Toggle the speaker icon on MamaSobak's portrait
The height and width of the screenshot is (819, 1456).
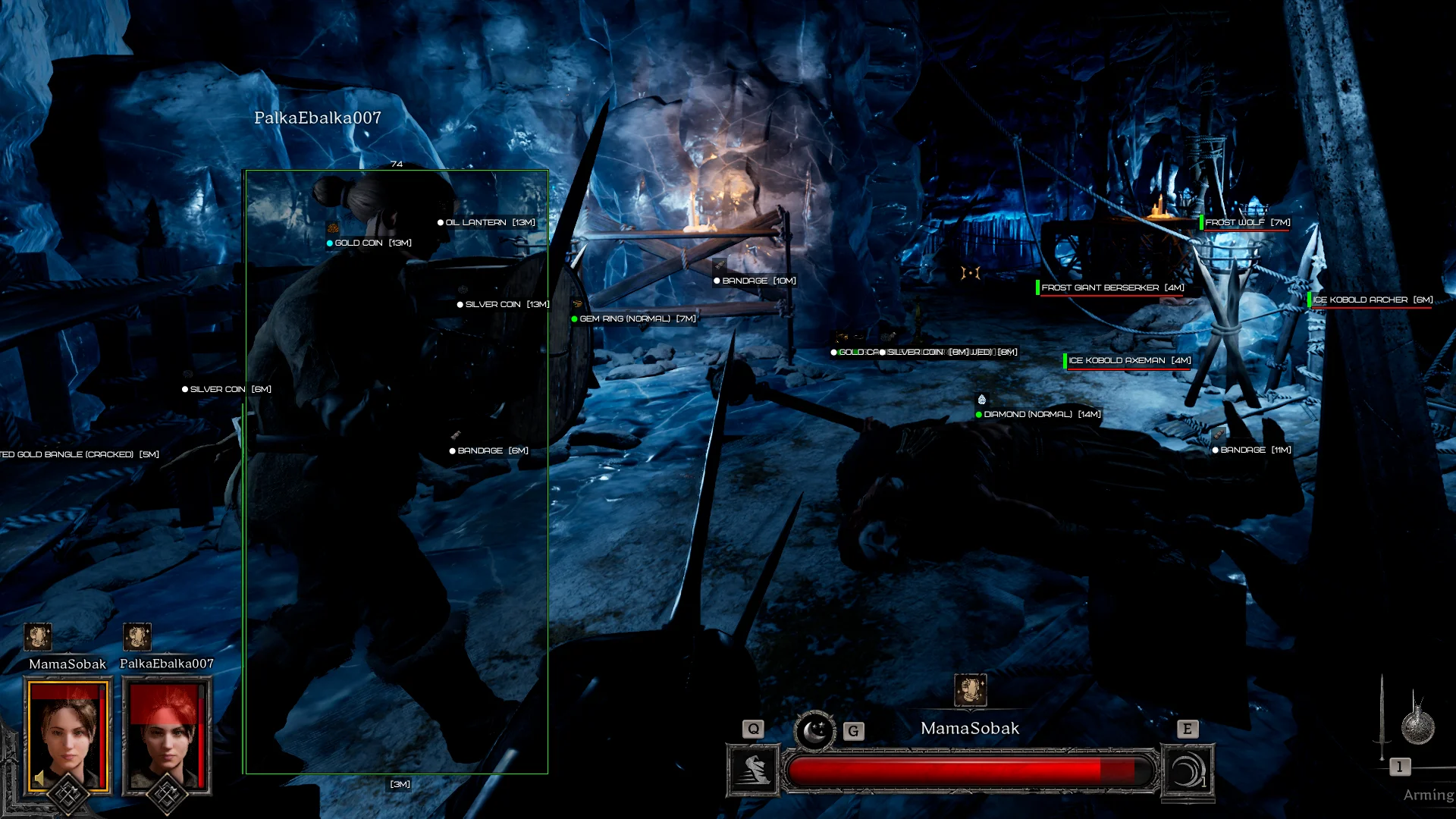[x=39, y=779]
